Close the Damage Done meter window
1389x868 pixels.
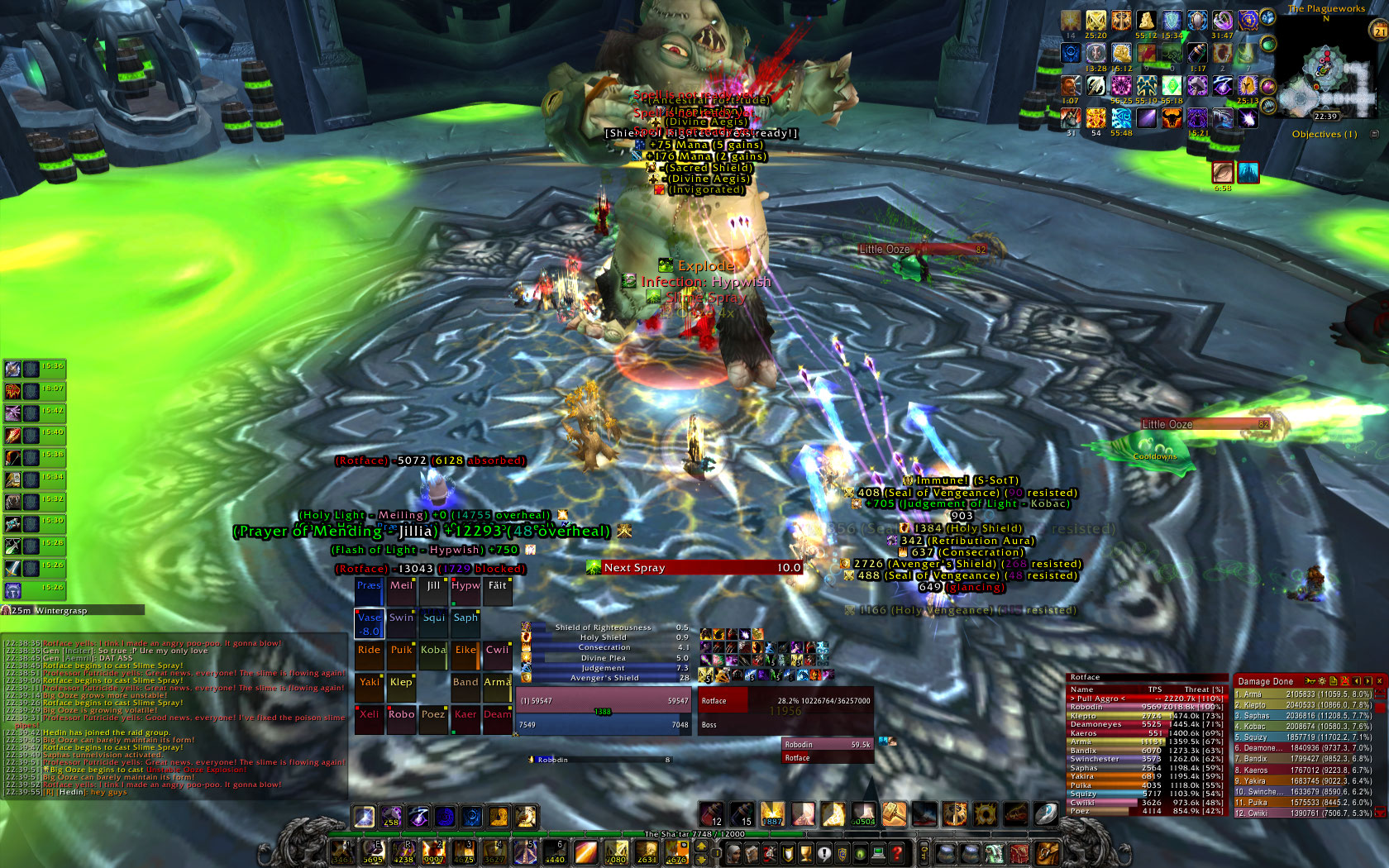click(x=1379, y=681)
